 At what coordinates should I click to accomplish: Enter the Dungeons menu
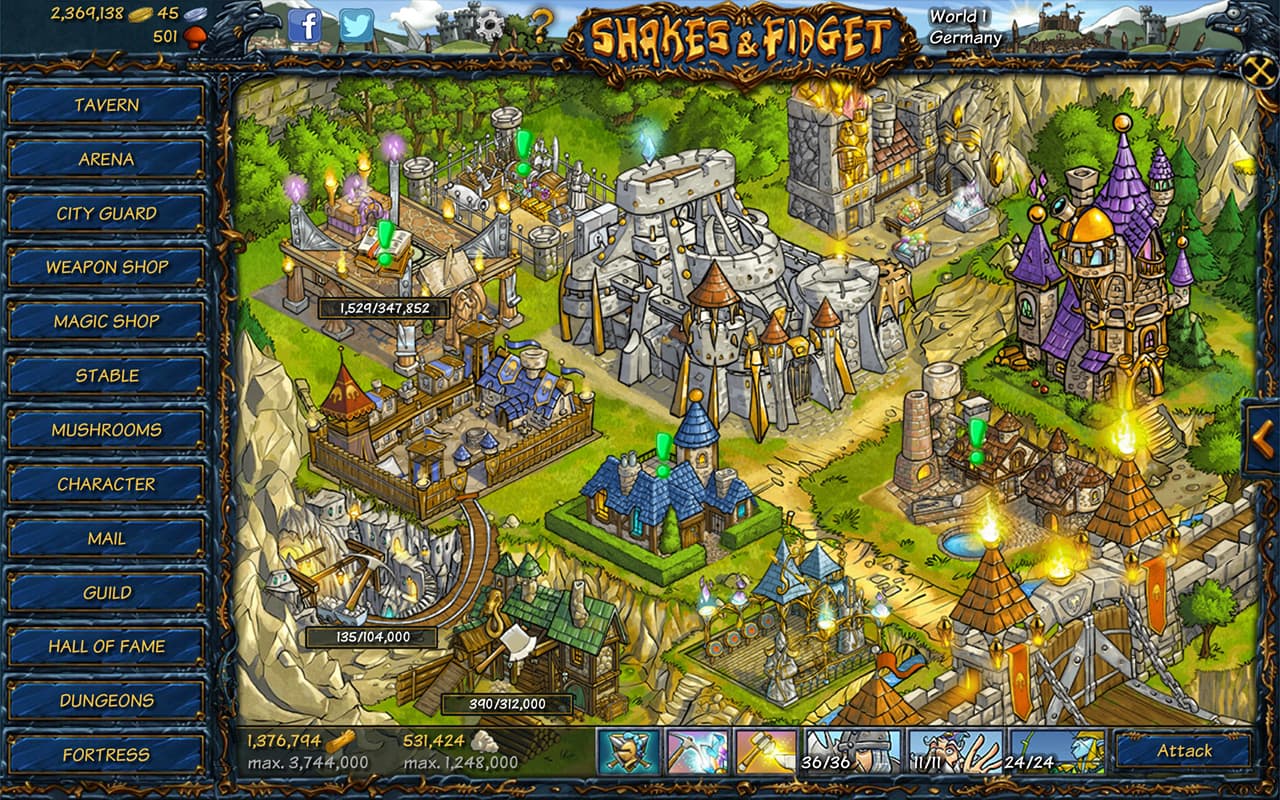(x=106, y=700)
